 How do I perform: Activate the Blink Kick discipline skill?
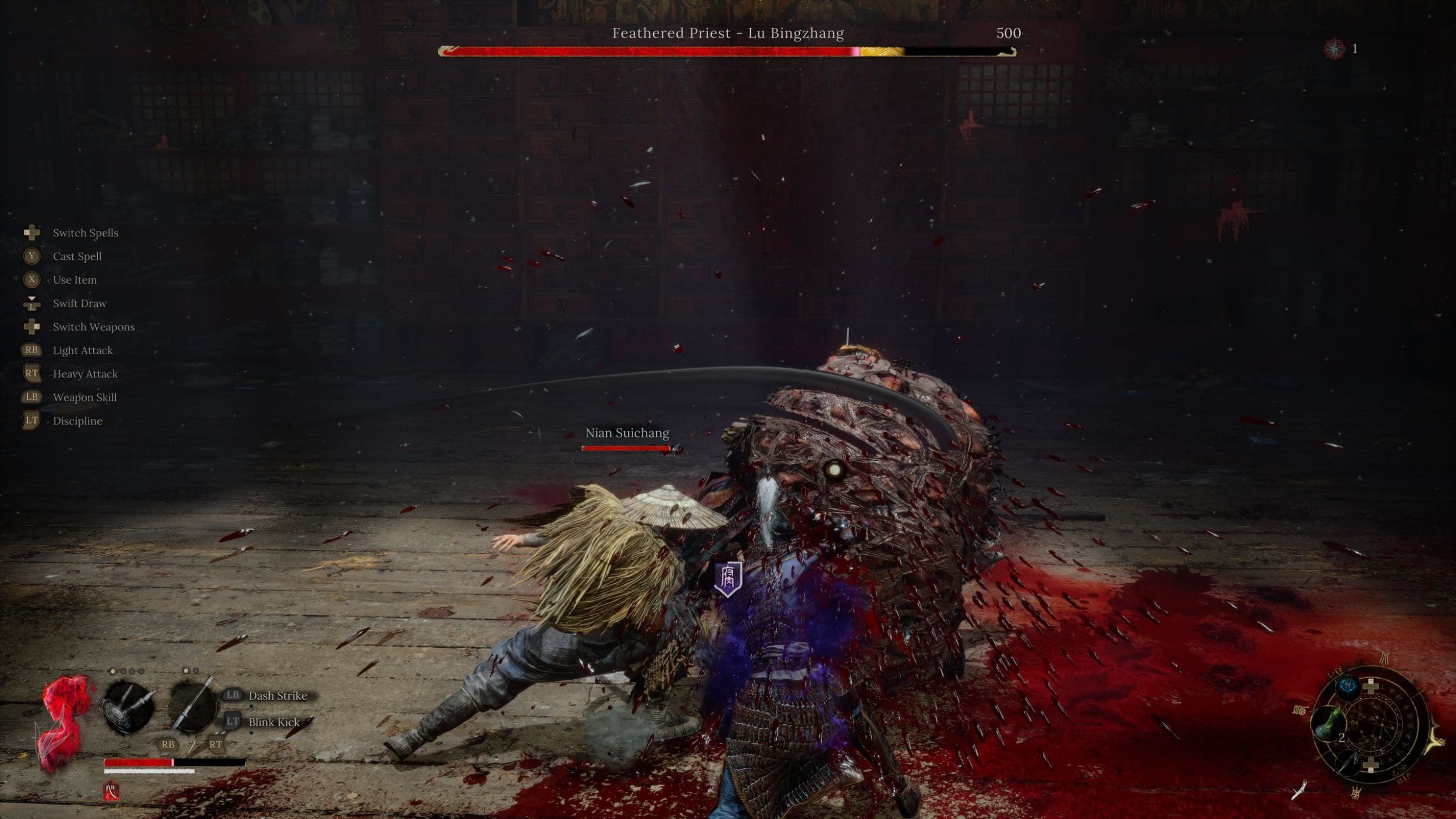(274, 722)
